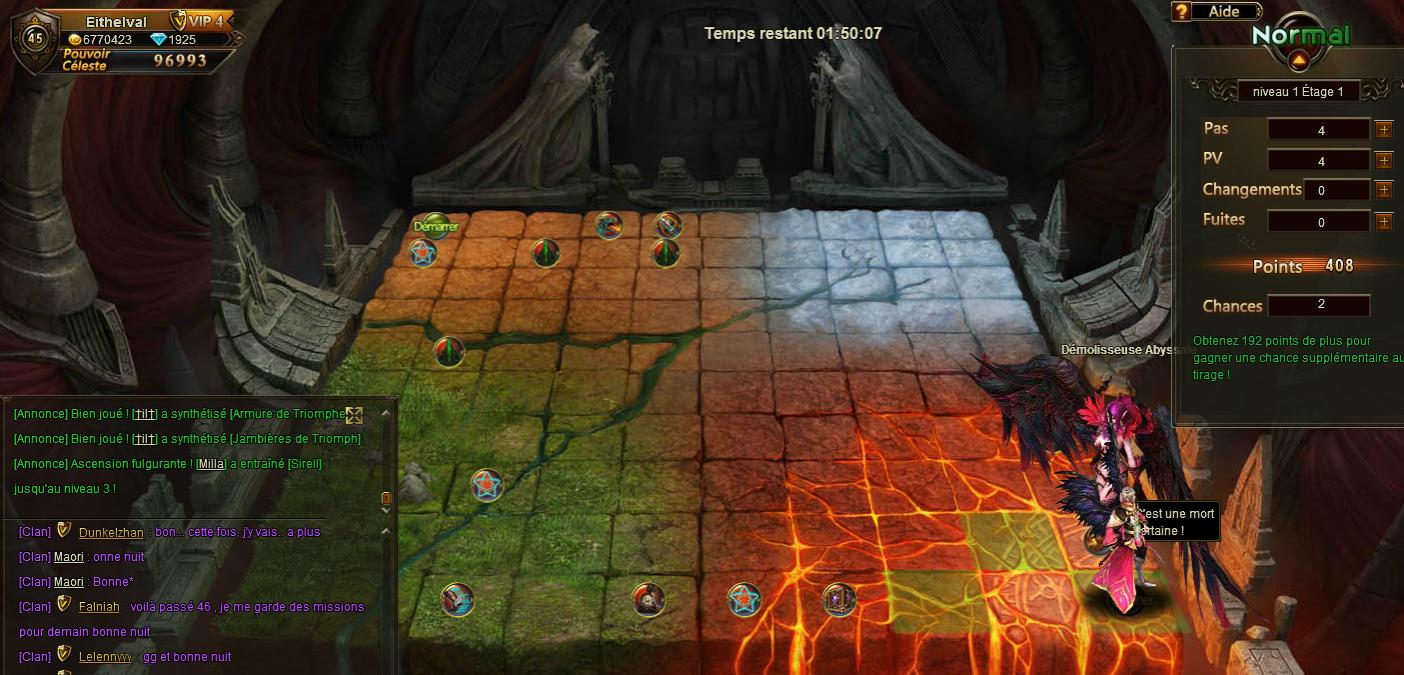Image resolution: width=1404 pixels, height=675 pixels.
Task: Expand the chat window with the arrows icon
Action: (x=354, y=415)
